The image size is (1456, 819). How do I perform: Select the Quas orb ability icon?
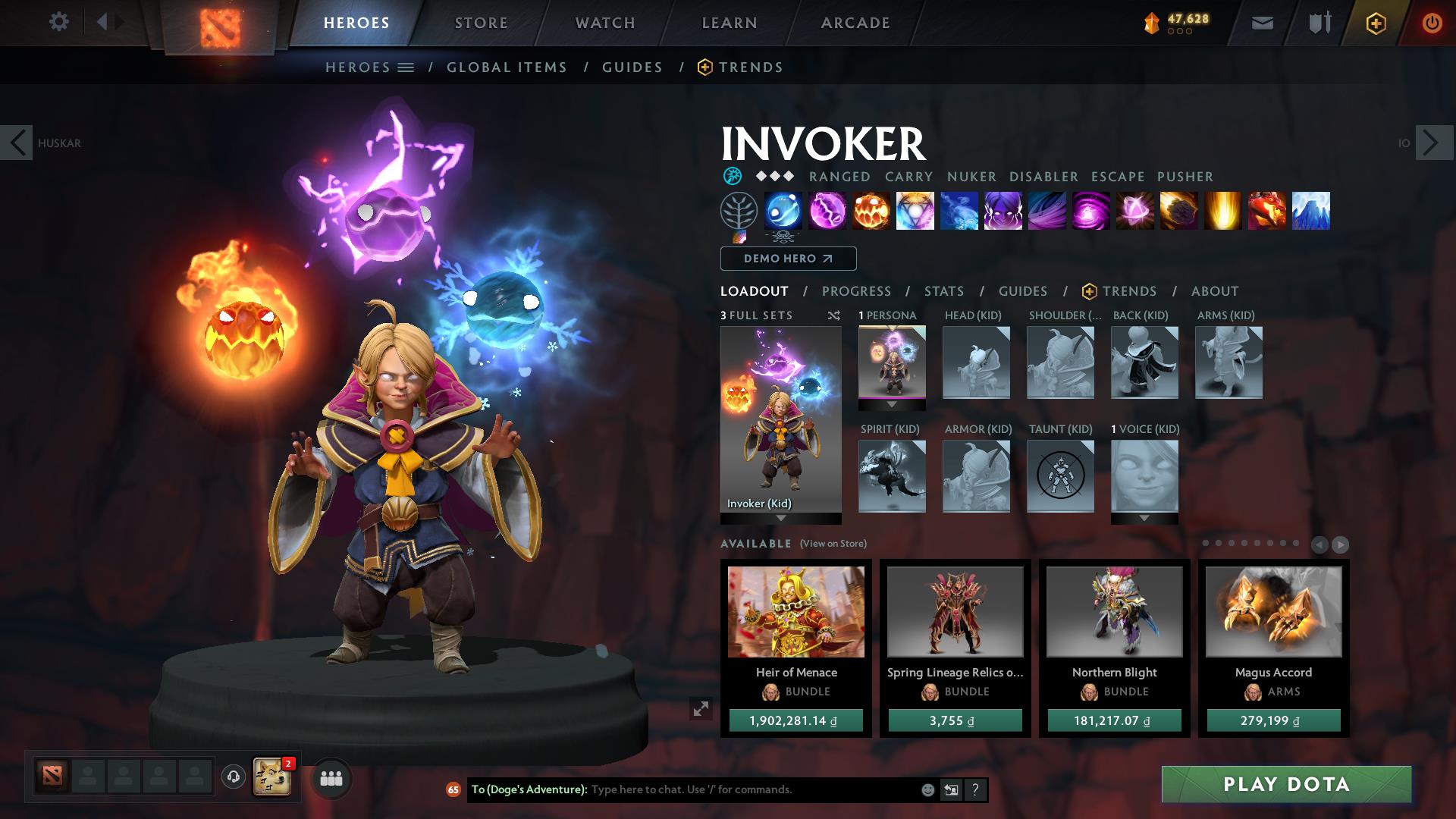click(783, 212)
